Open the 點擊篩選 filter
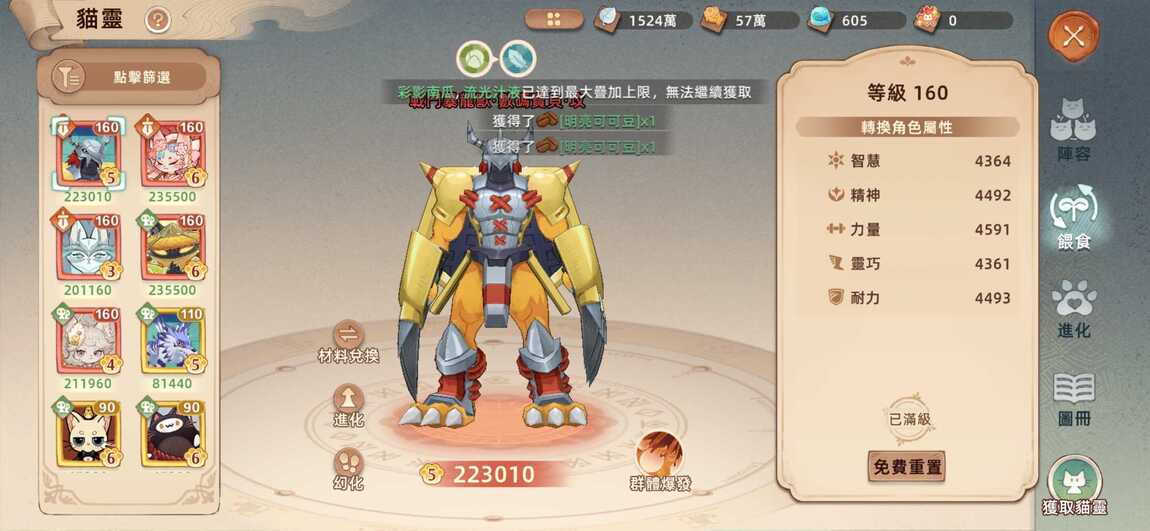The width and height of the screenshot is (1150, 531). click(129, 77)
